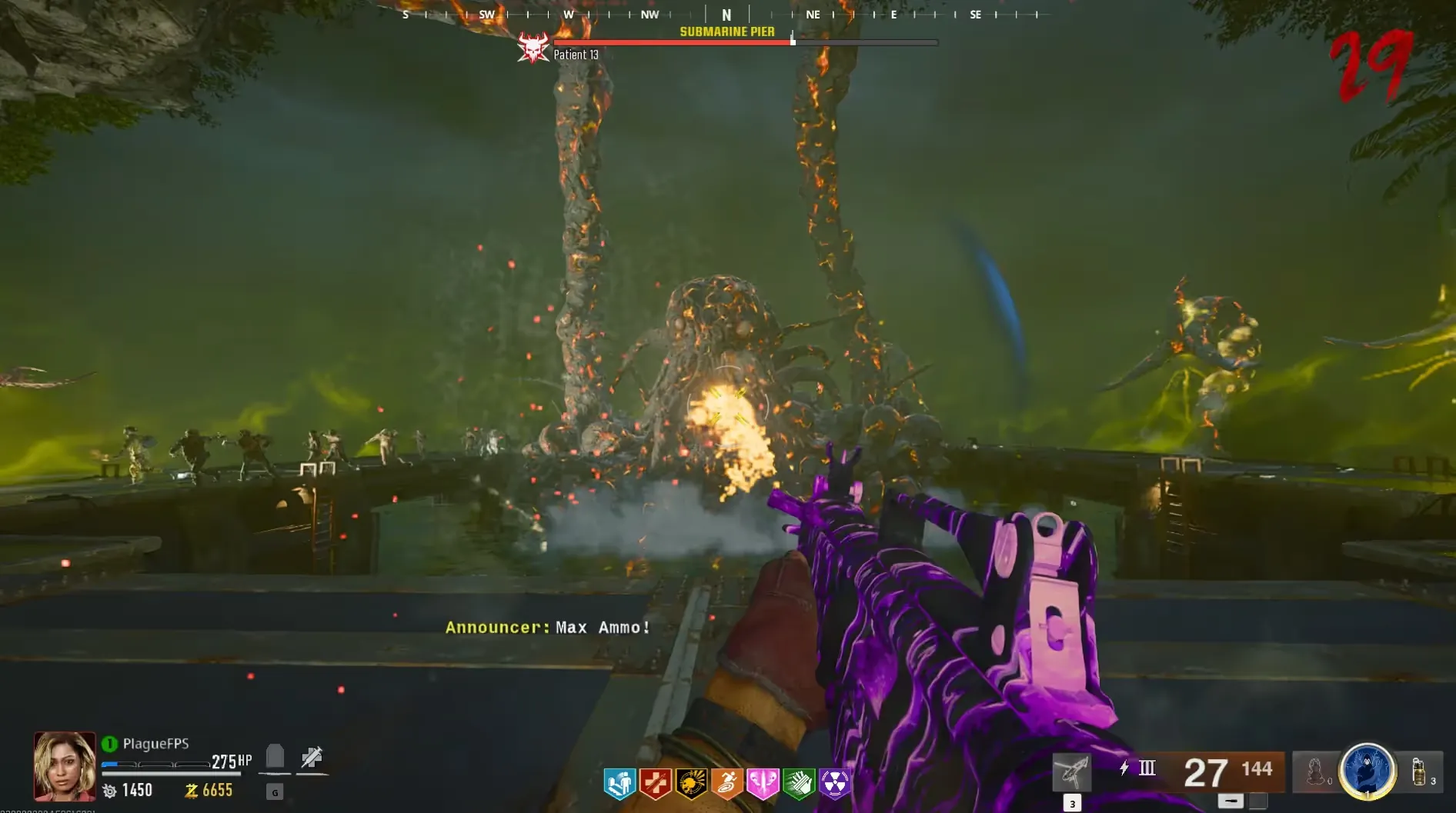Select the yellow skull Deadshot perk icon
The image size is (1456, 813).
coord(691,784)
